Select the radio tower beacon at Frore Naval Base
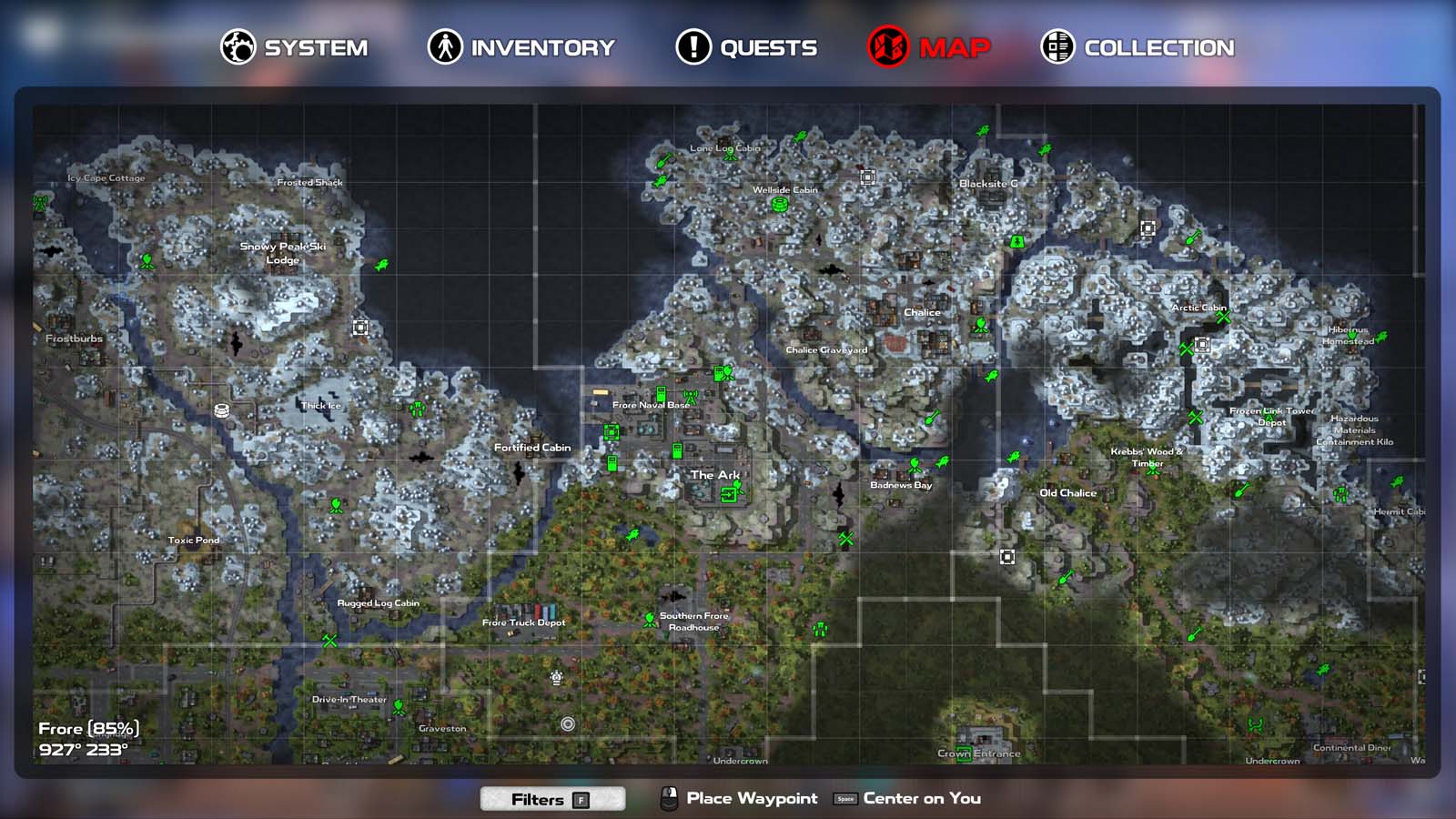This screenshot has width=1456, height=819. pyautogui.click(x=690, y=397)
